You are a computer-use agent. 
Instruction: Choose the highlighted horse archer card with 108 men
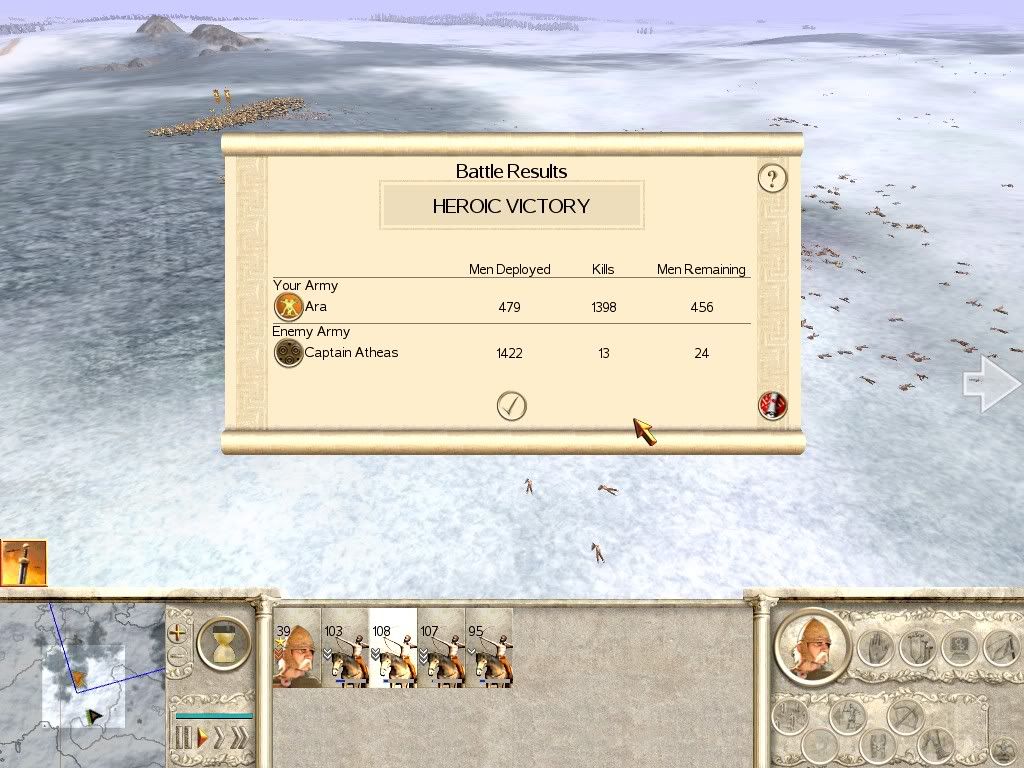click(393, 648)
